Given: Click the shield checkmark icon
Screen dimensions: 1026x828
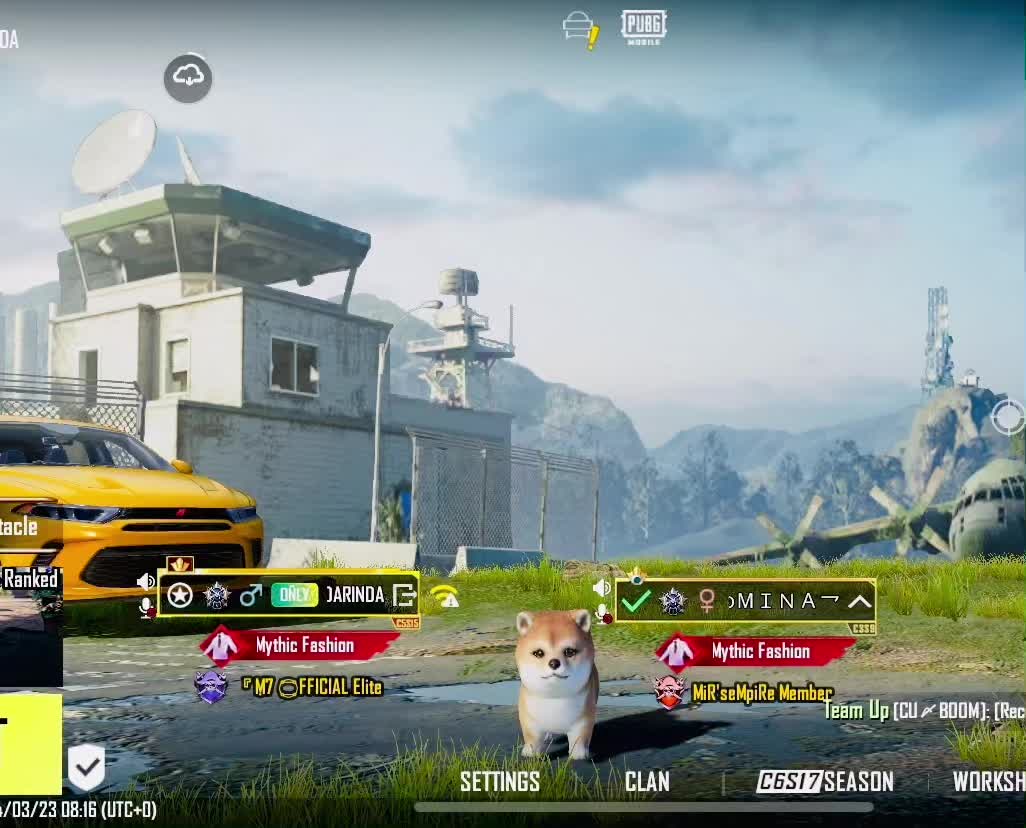Looking at the screenshot, I should coord(86,768).
